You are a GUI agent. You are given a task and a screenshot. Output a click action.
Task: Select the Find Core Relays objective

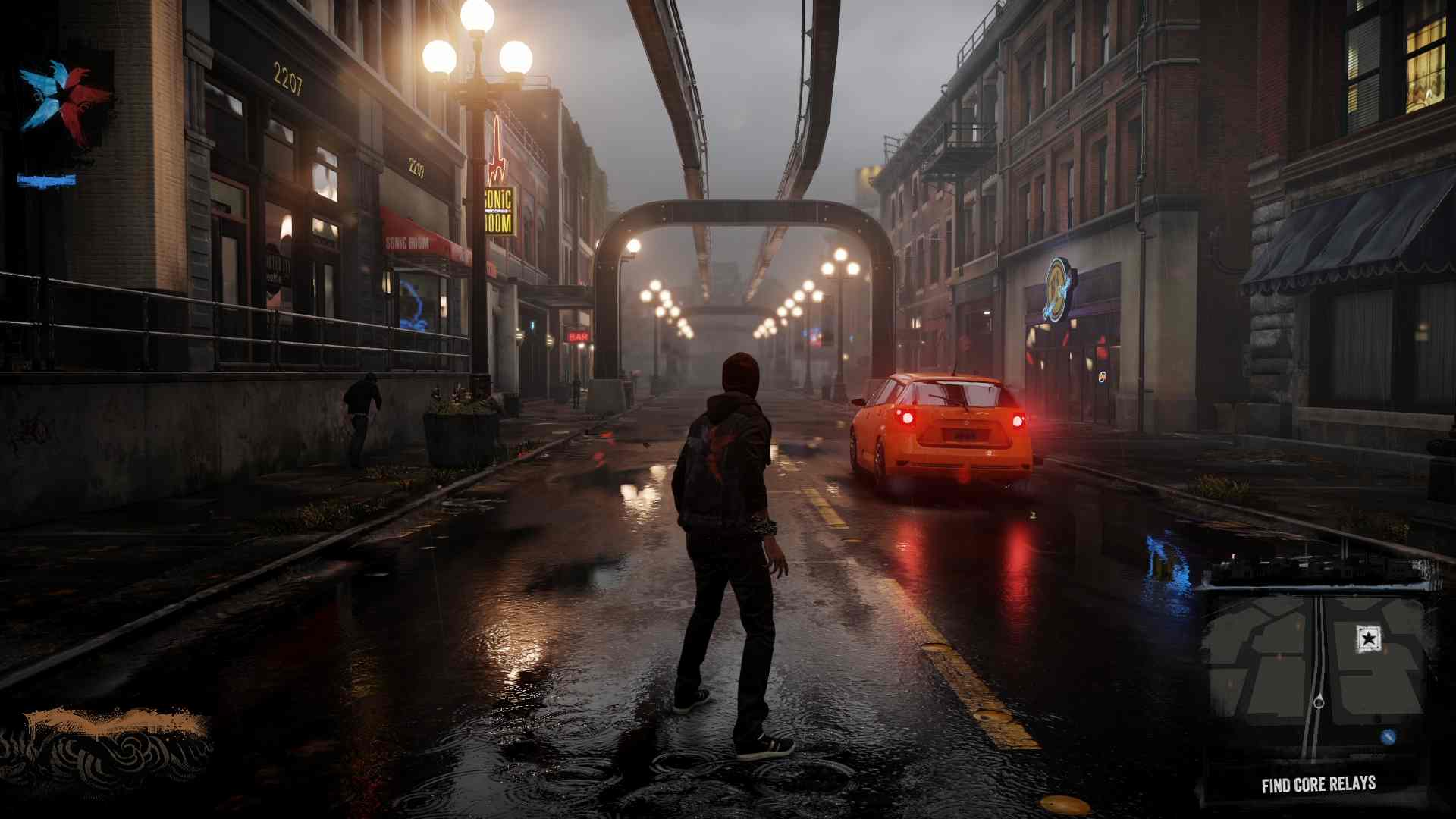pos(1318,785)
